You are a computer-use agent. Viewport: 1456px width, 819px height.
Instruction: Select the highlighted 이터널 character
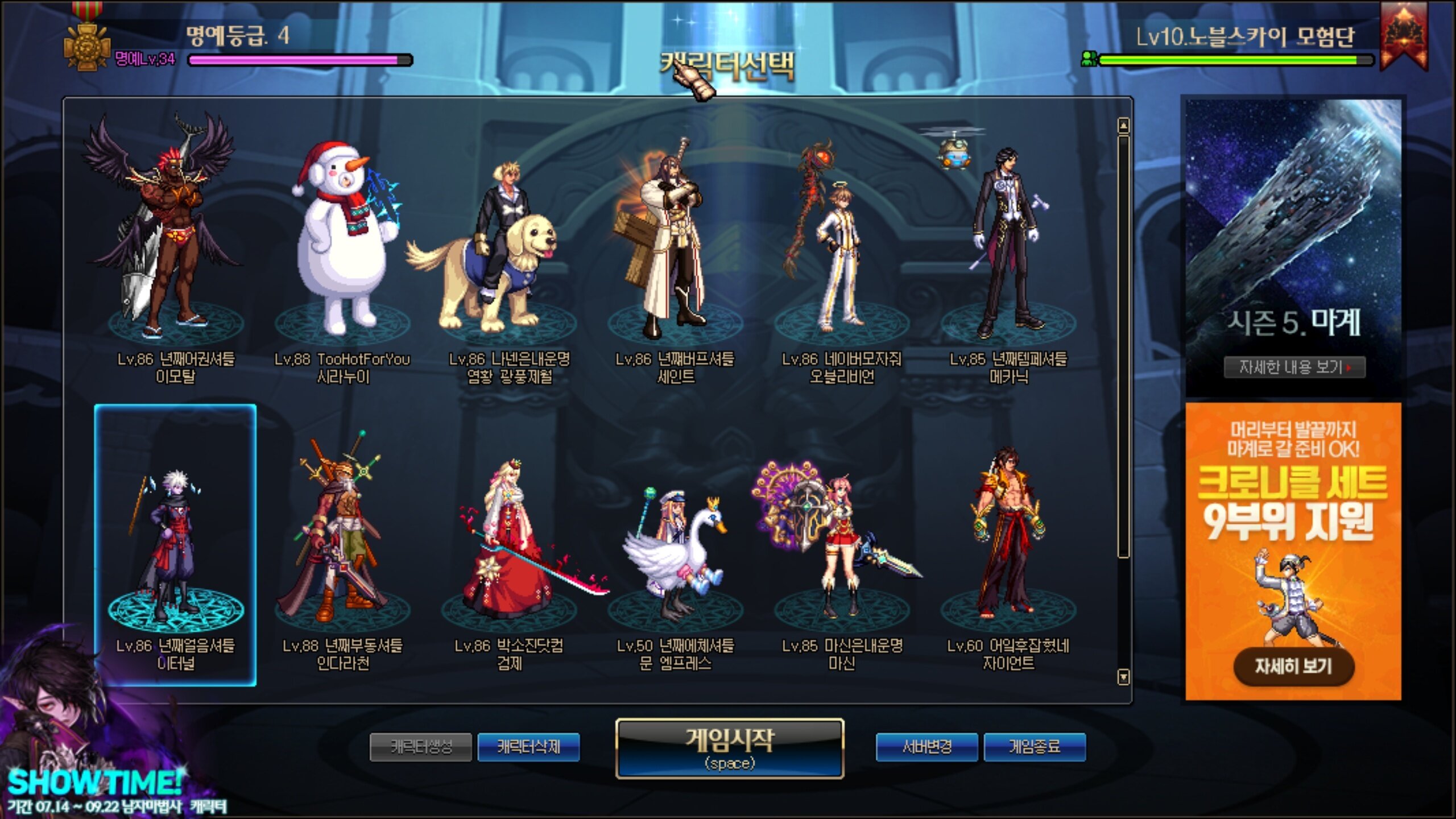[175, 546]
